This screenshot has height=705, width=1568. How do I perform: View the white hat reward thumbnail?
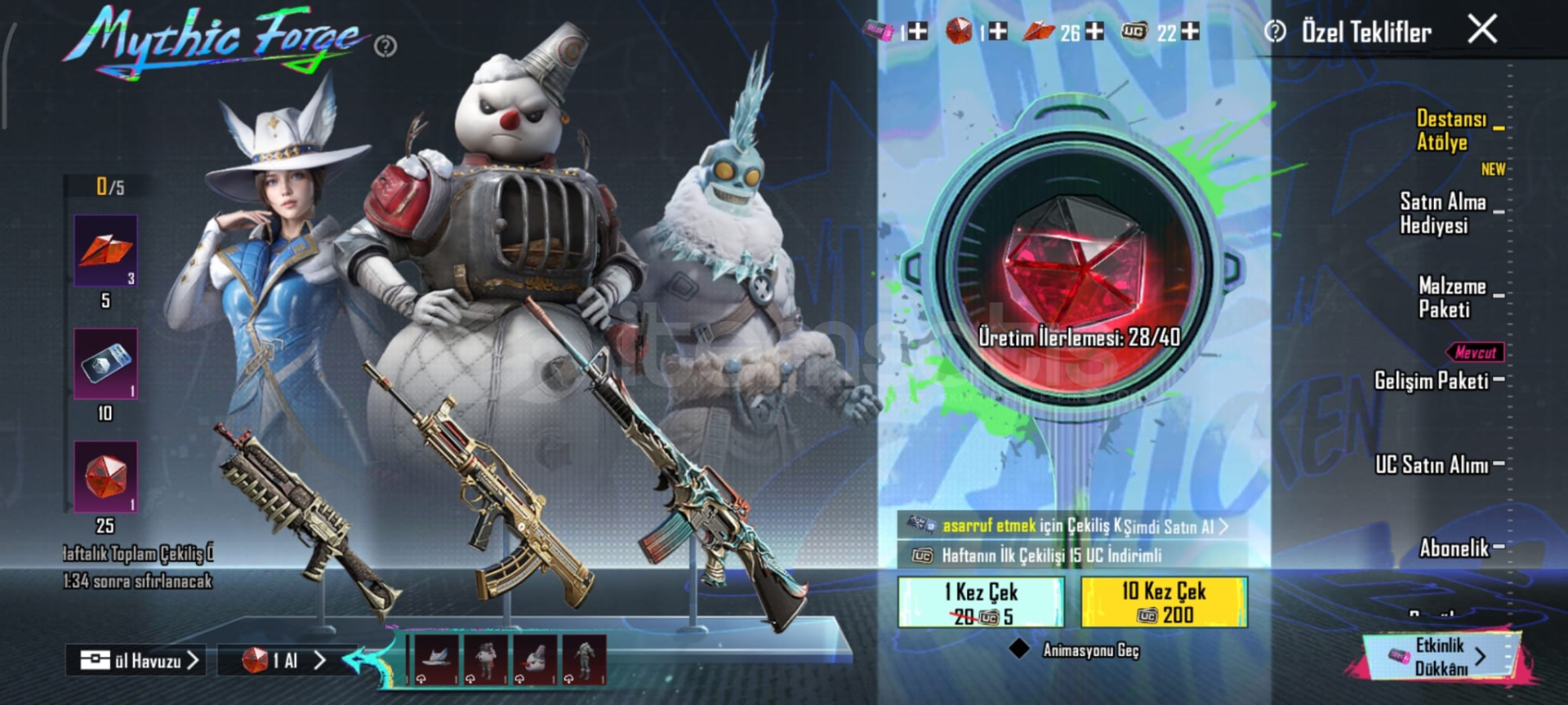pos(437,658)
